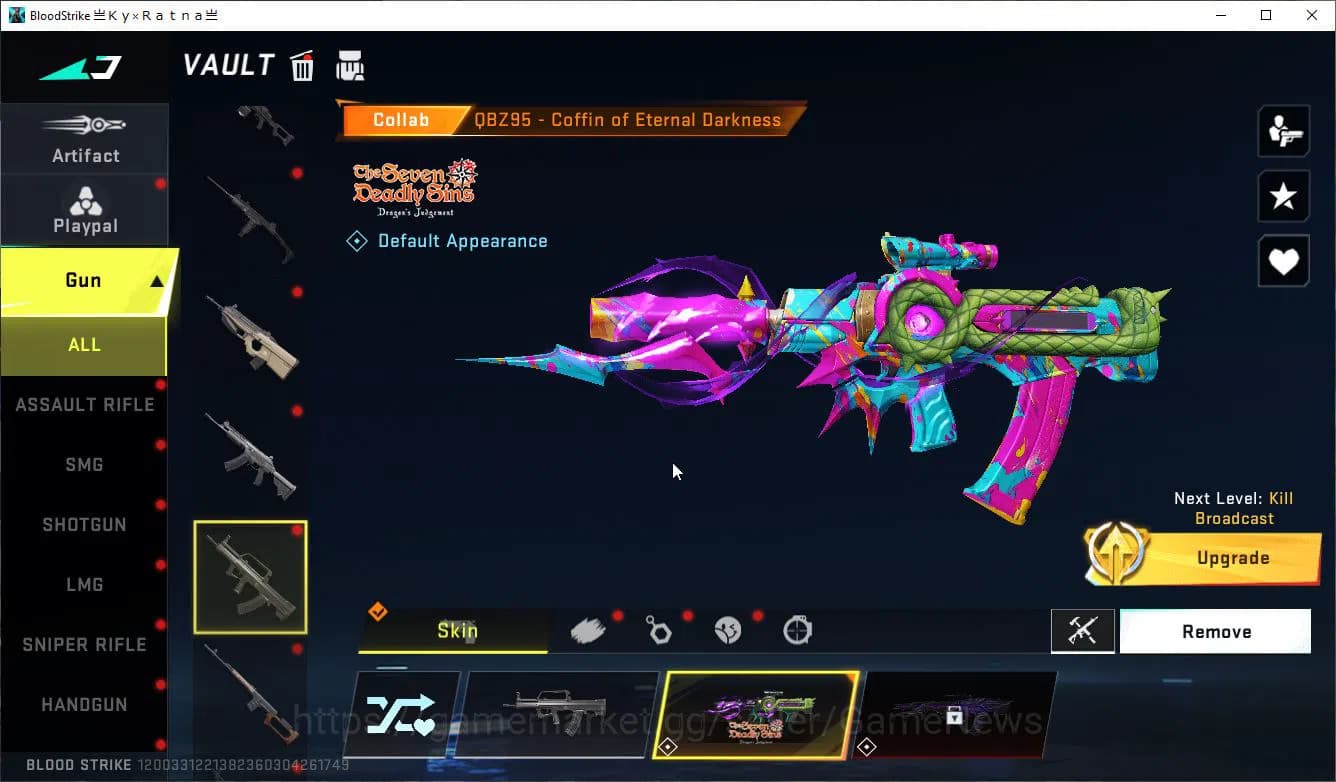Toggle the heart like button
This screenshot has width=1336, height=782.
tap(1283, 261)
